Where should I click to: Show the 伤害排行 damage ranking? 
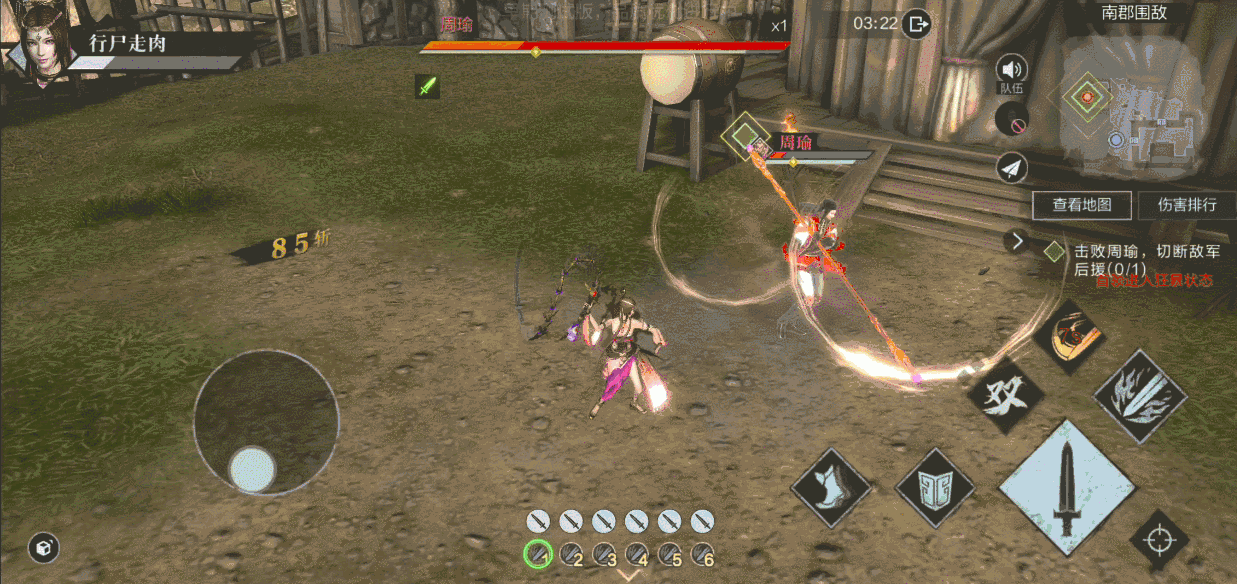(x=1187, y=205)
